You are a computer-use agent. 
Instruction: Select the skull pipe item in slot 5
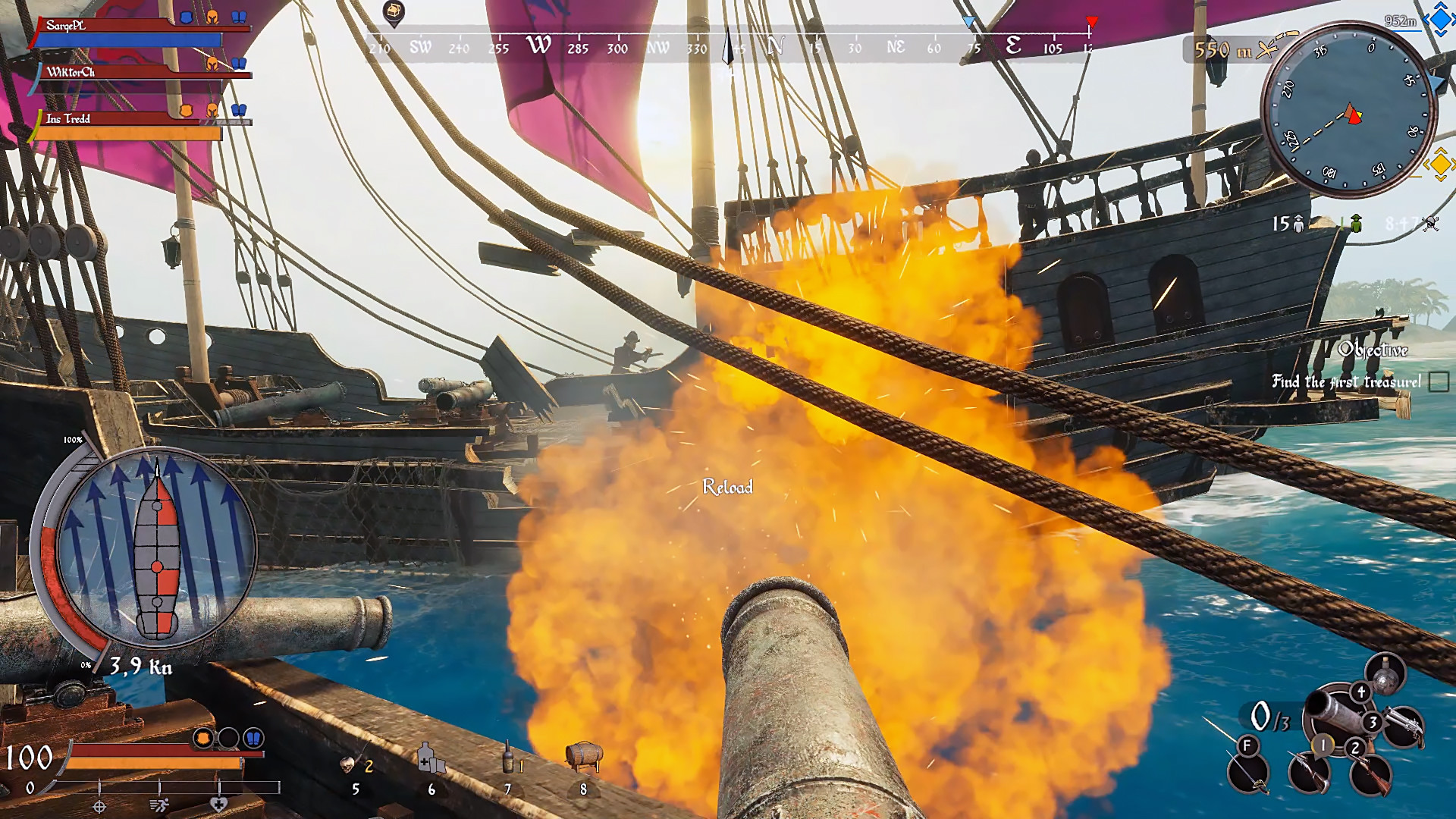[348, 764]
